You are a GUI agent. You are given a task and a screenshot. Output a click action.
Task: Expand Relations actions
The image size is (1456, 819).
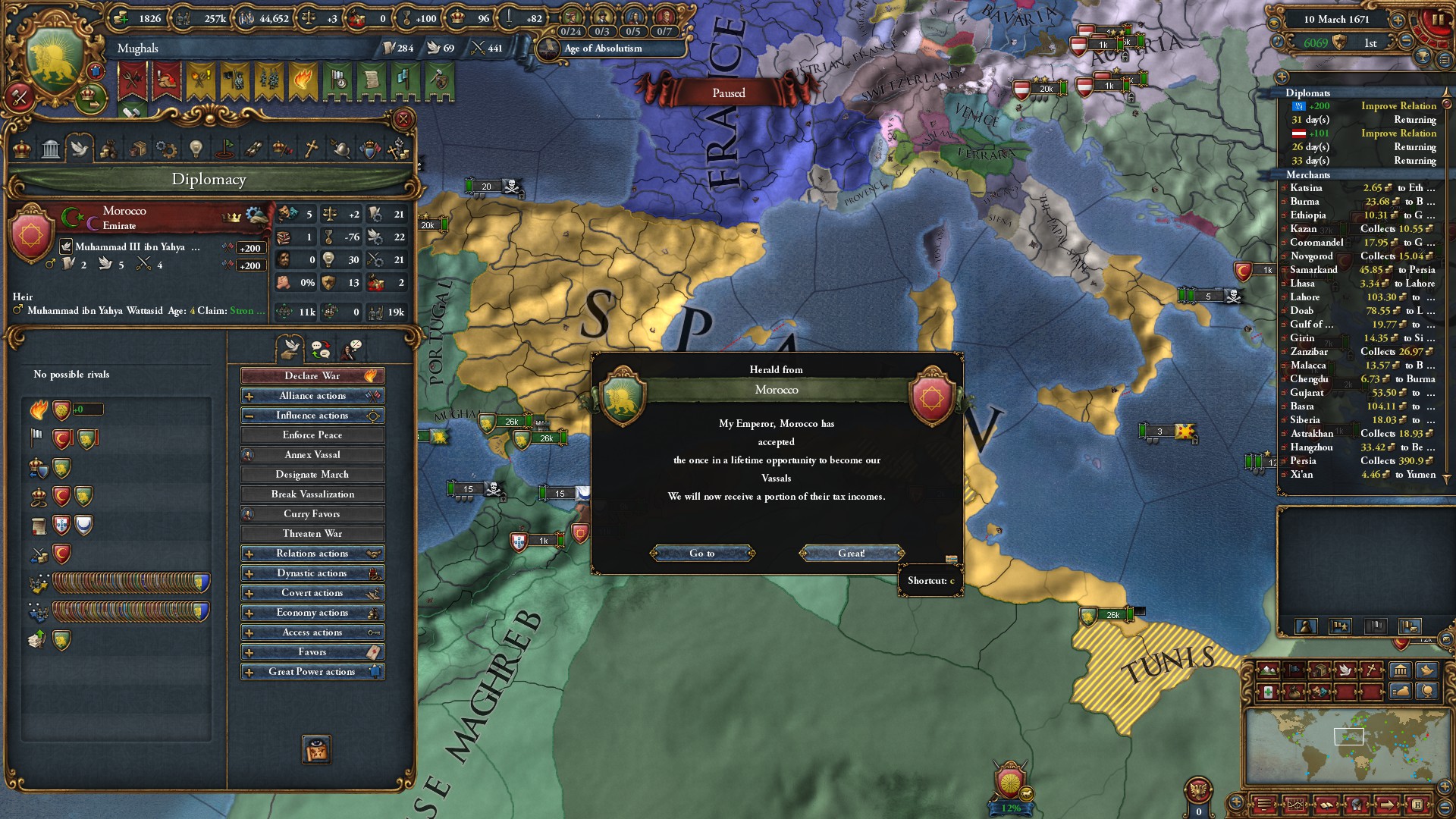tap(312, 554)
